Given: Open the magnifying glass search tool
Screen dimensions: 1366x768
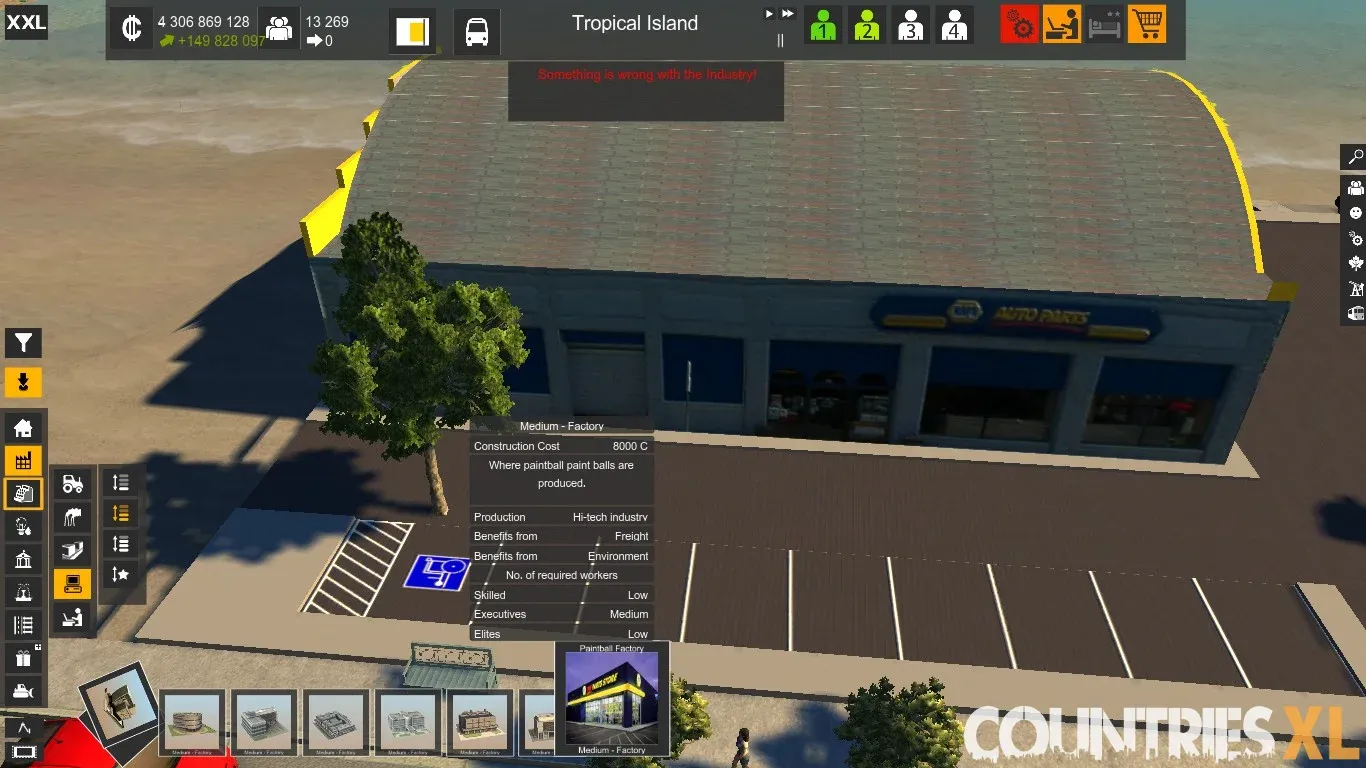Looking at the screenshot, I should 1355,157.
